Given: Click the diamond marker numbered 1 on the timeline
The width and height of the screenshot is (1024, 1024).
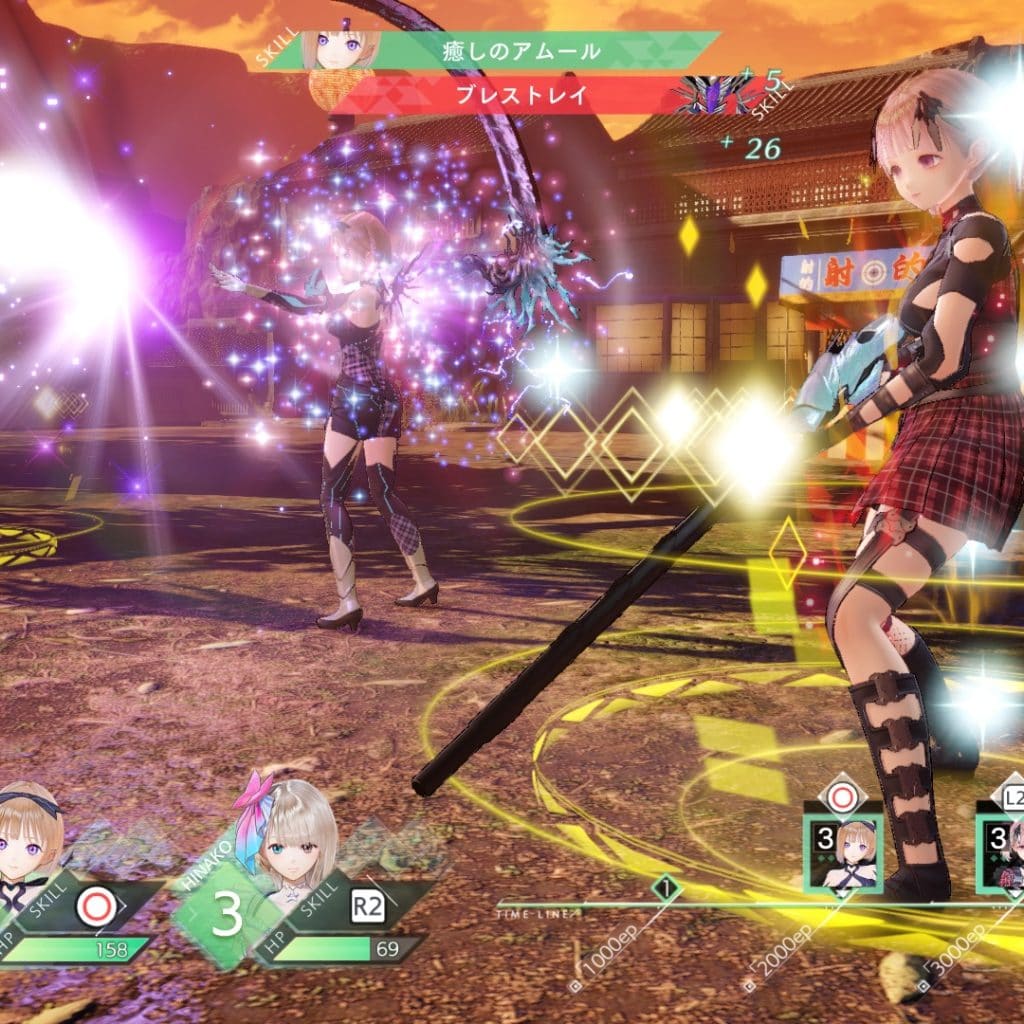Looking at the screenshot, I should (667, 886).
